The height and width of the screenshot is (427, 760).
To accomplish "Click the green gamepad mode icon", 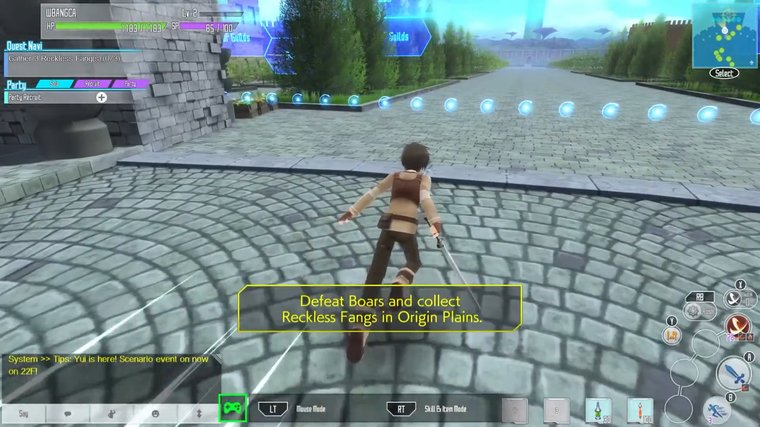I will coord(232,408).
